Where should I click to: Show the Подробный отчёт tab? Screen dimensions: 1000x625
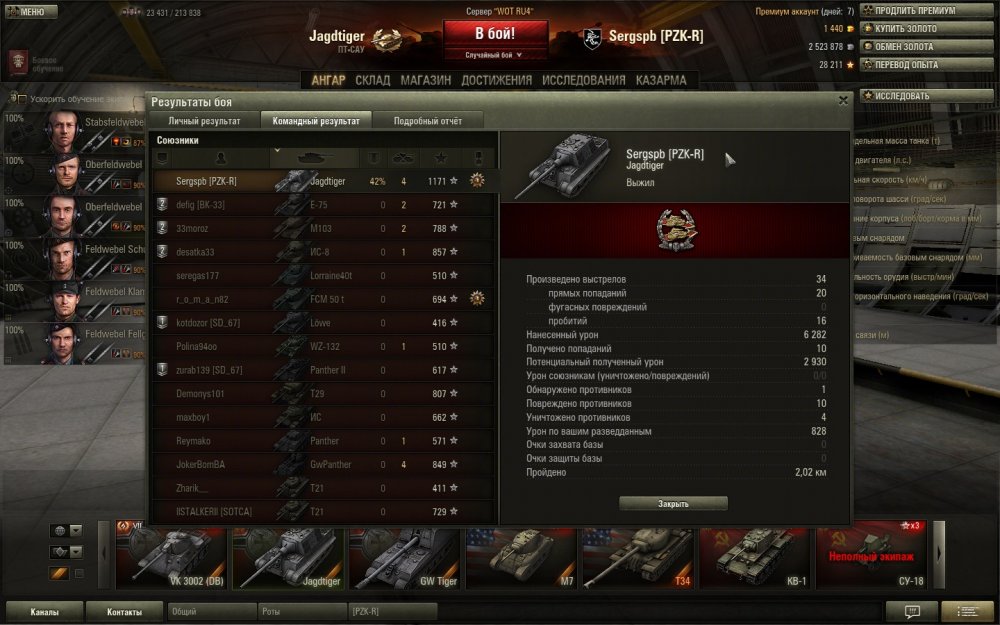[428, 121]
